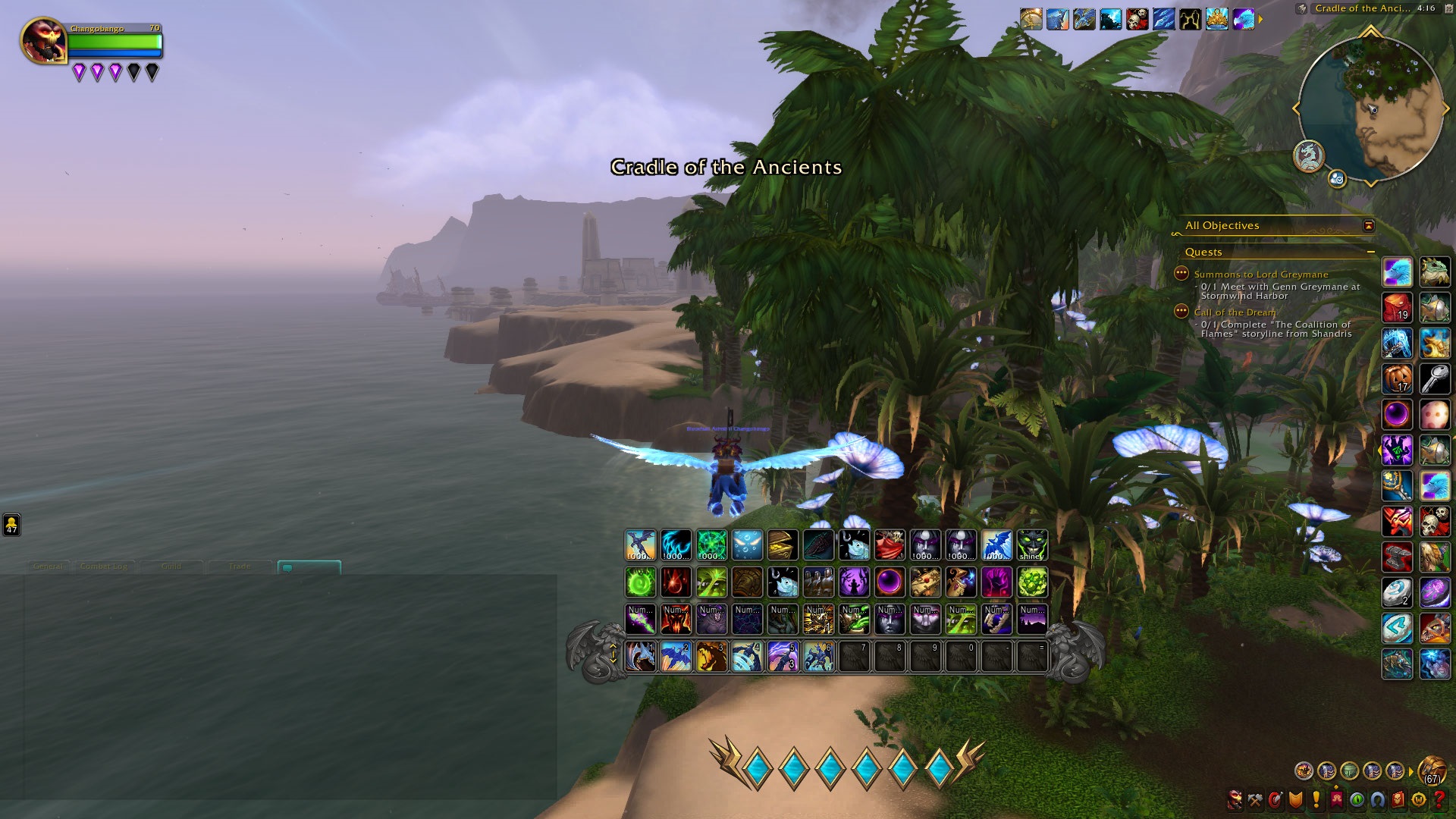Use the spotted egg item
1456x819 pixels.
pos(1434,415)
